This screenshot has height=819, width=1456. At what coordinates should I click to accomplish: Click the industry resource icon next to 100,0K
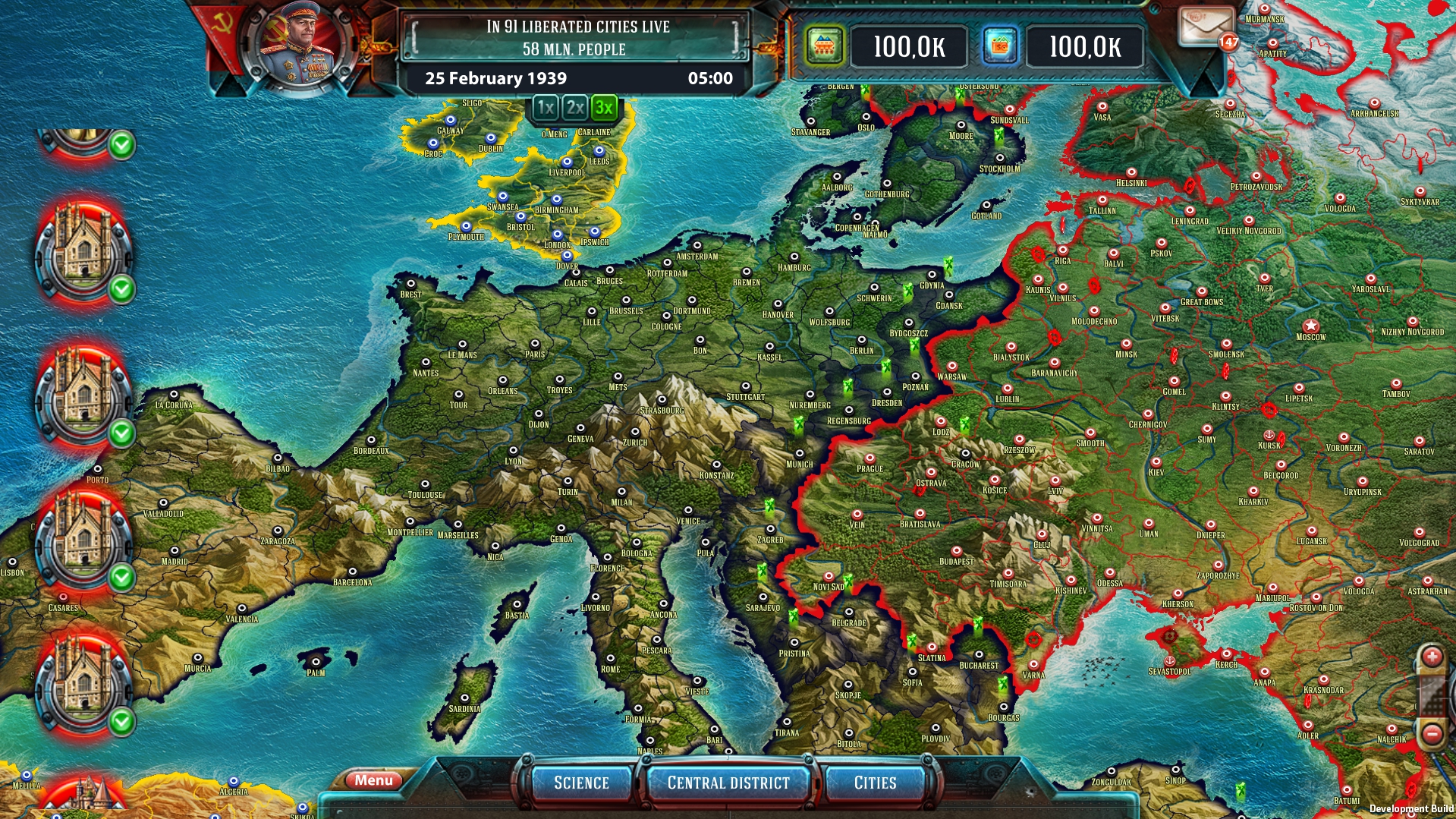pyautogui.click(x=825, y=46)
